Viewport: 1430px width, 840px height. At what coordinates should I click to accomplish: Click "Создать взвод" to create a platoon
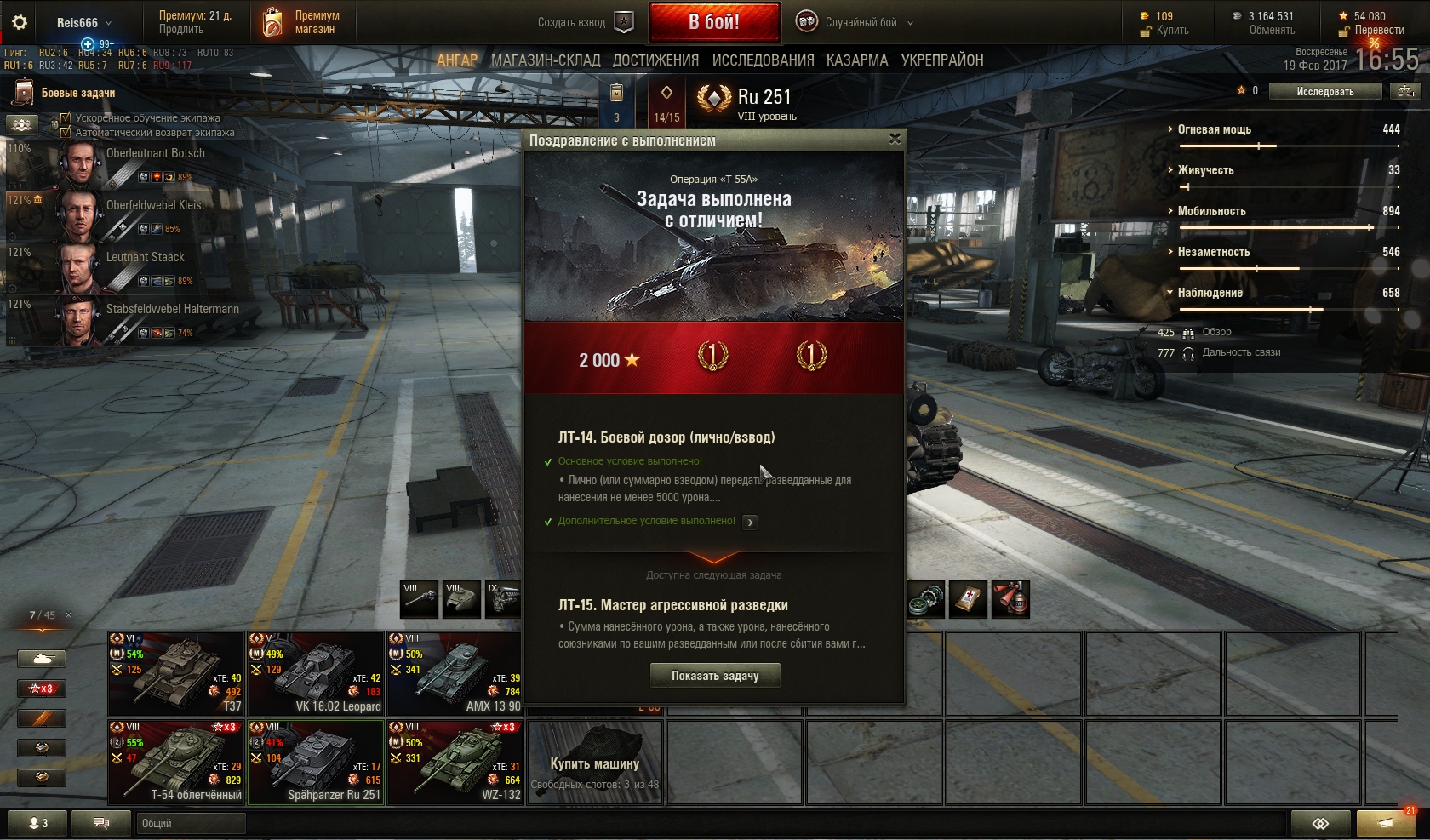coord(586,23)
